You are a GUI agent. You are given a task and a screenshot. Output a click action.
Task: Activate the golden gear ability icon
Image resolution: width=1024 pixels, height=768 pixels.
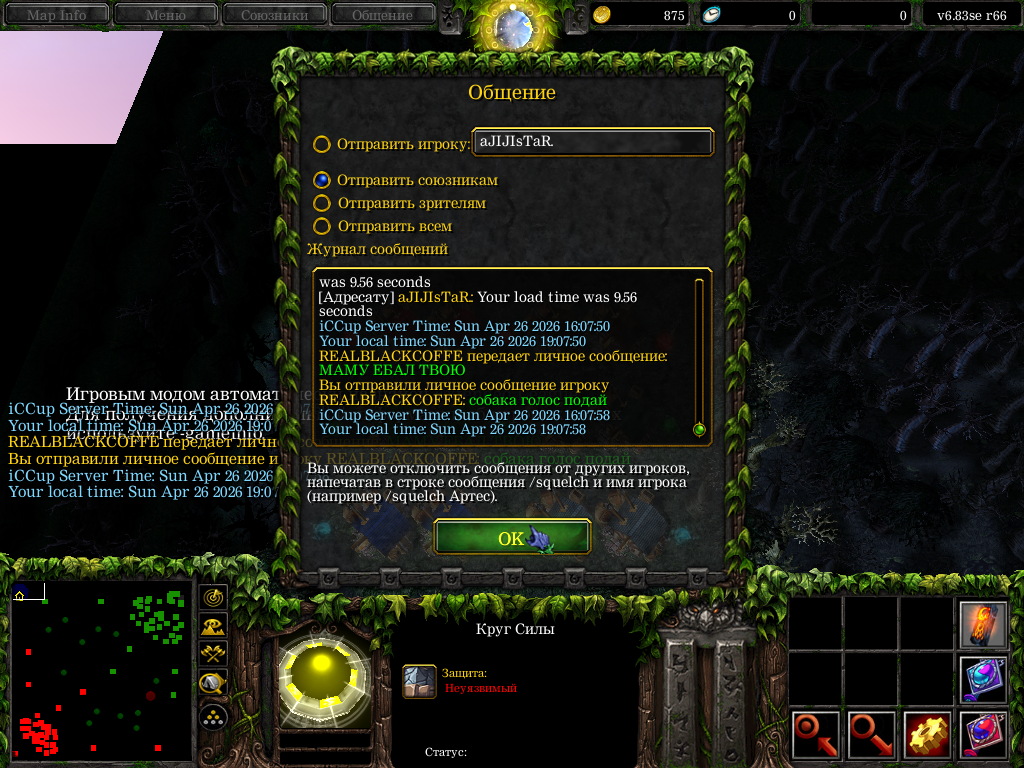[x=927, y=736]
